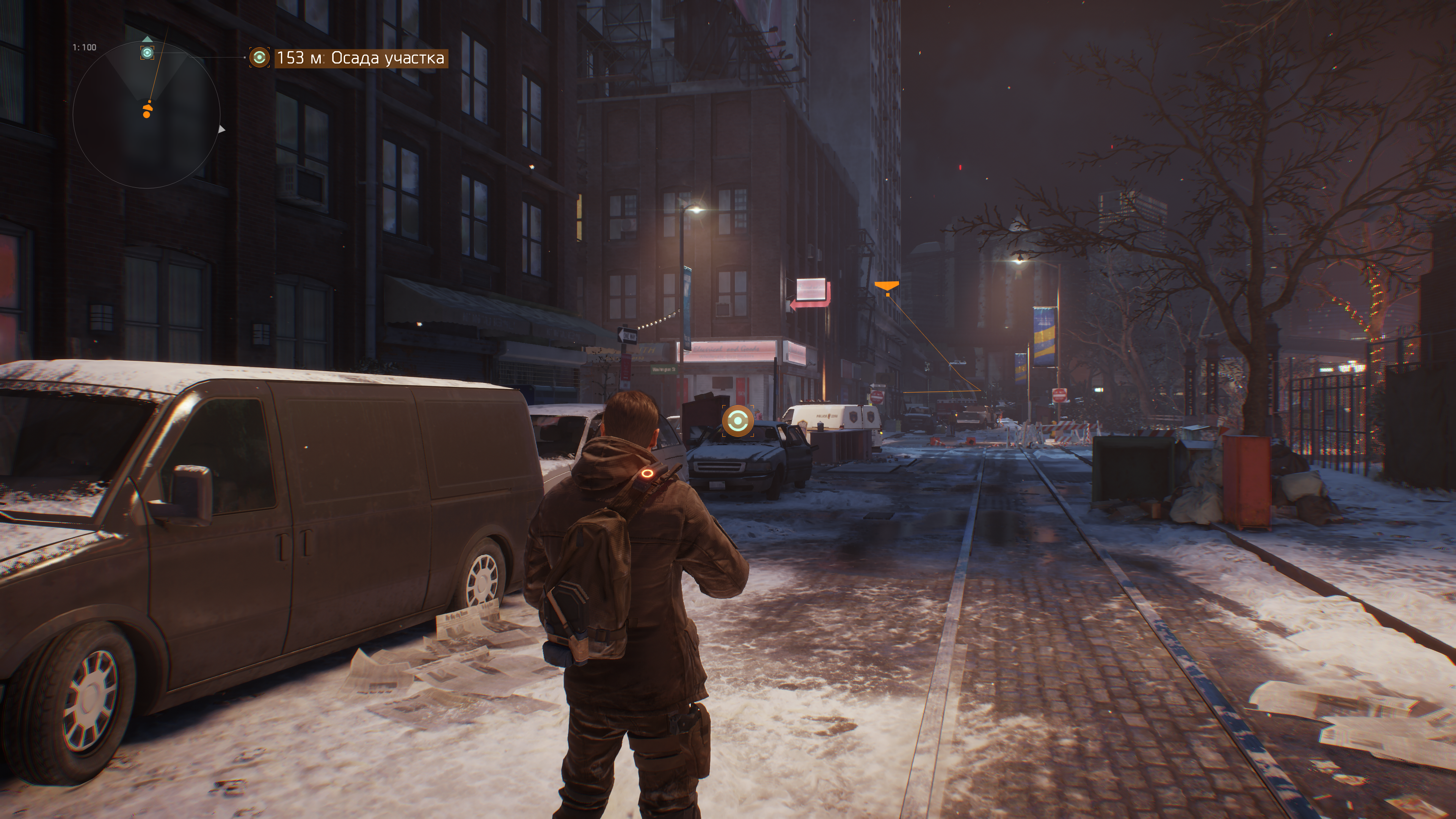Screen dimensions: 1456x819
Task: Click the mission marker icon on the minimap
Action: 147,53
